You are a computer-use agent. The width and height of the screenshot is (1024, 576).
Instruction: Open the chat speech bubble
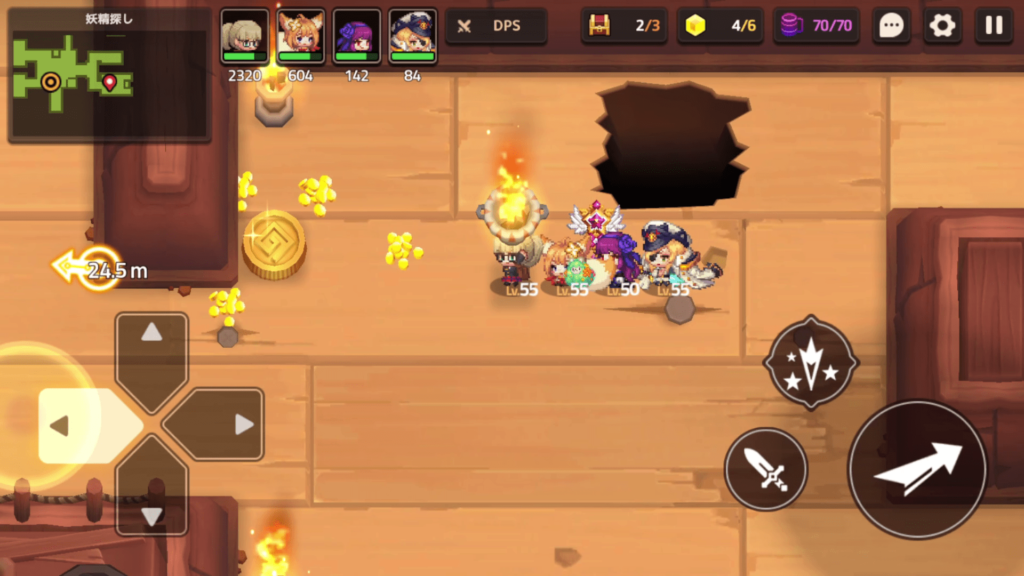[890, 26]
